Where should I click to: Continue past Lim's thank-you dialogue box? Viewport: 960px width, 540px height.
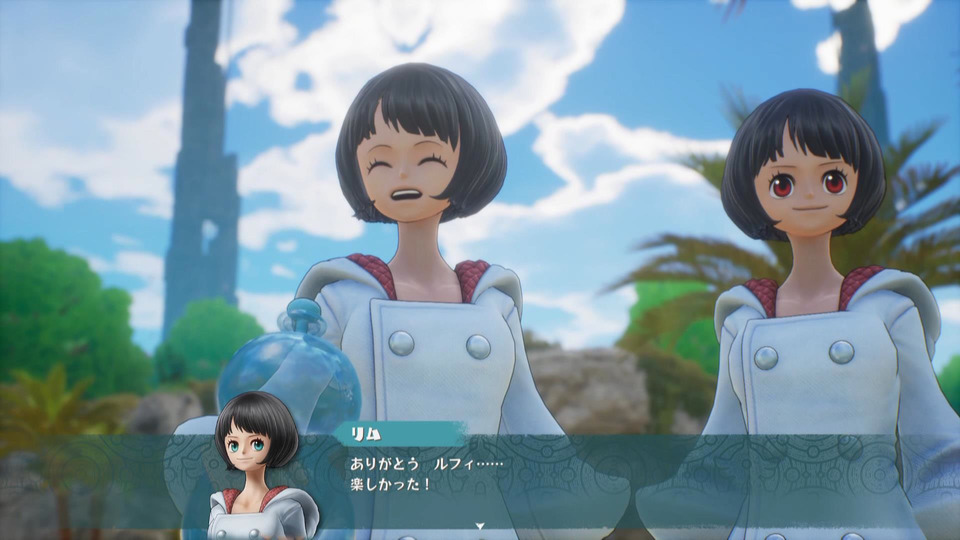tap(560, 478)
